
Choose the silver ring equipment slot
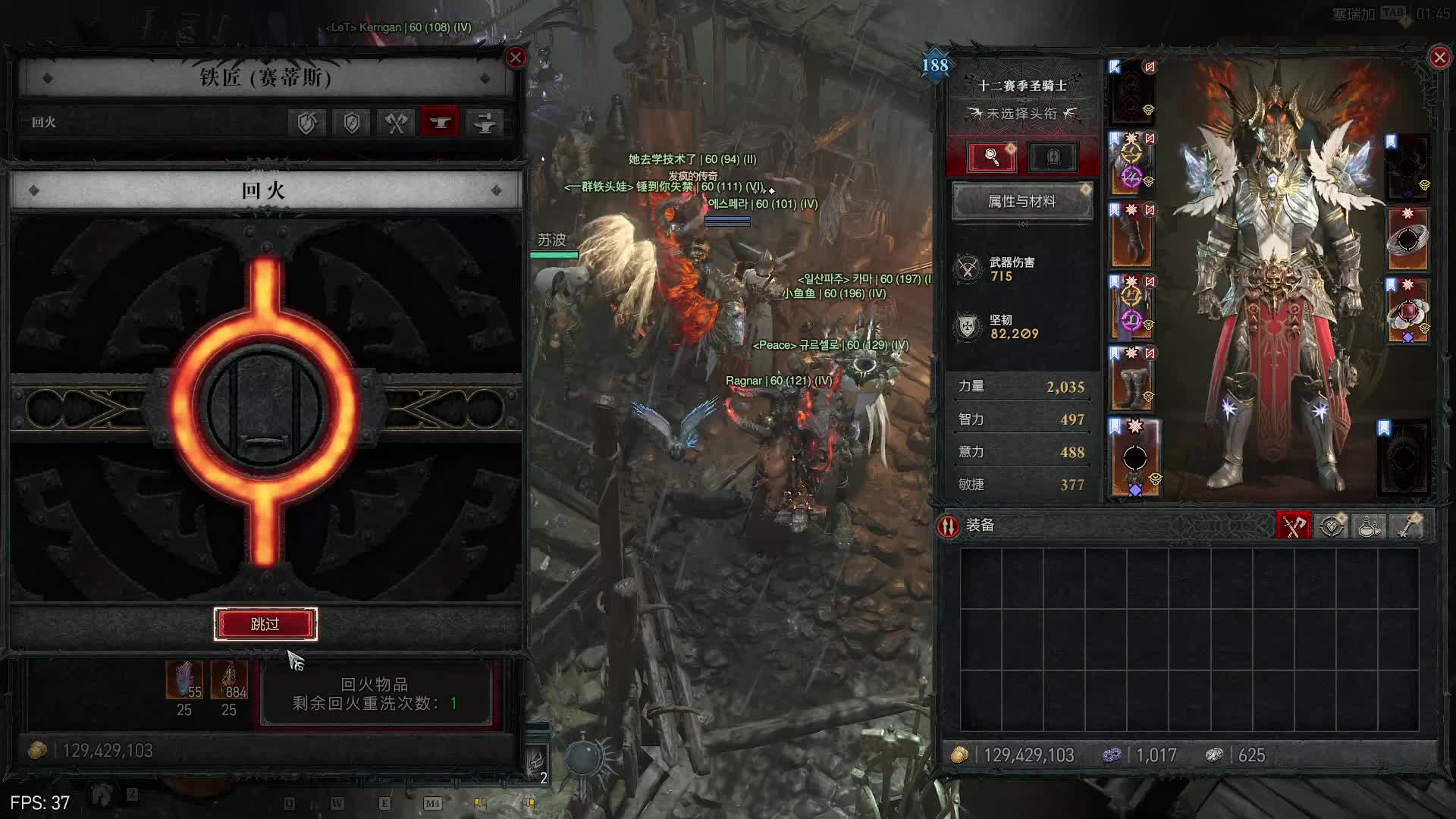click(x=1408, y=240)
